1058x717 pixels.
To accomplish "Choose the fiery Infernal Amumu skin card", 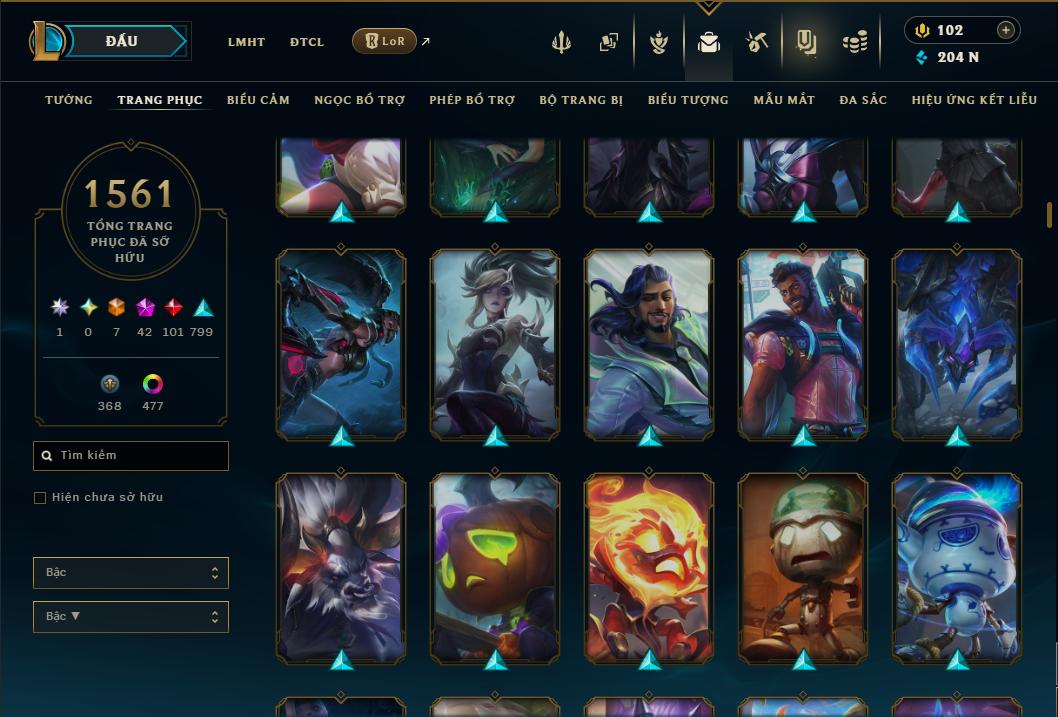I will coord(649,567).
